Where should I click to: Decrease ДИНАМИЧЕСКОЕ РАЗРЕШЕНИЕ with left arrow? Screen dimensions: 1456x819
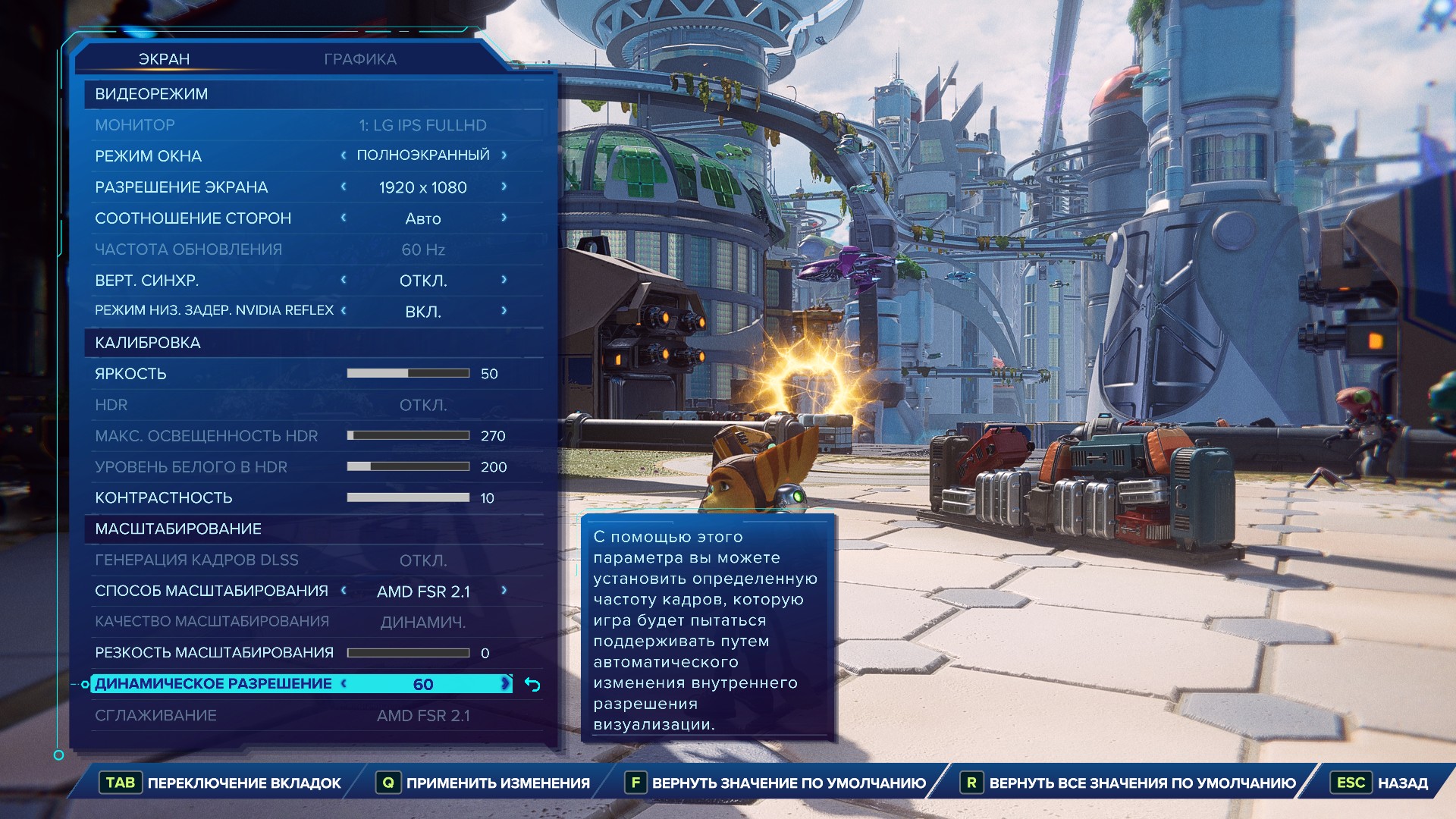(344, 684)
